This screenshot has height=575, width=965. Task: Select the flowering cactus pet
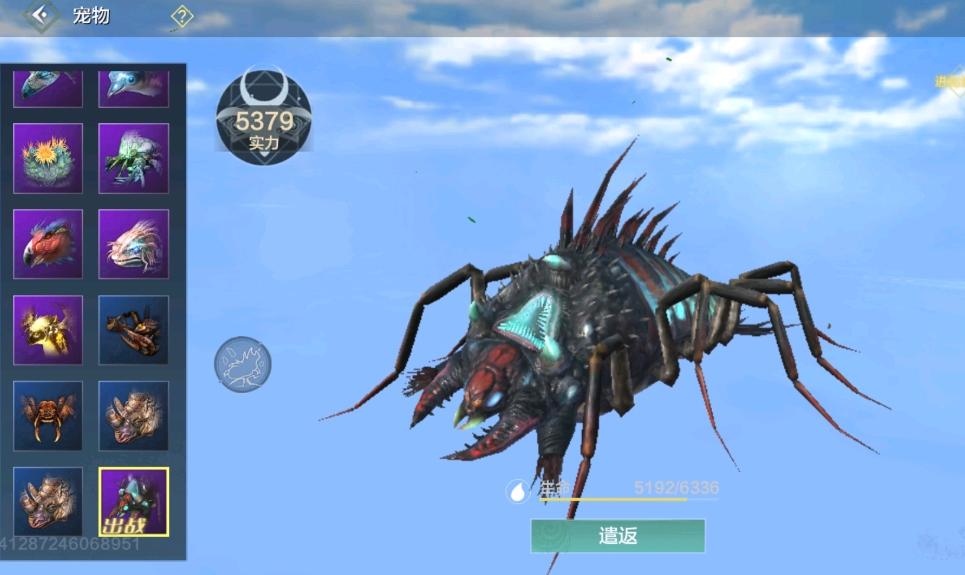(48, 158)
